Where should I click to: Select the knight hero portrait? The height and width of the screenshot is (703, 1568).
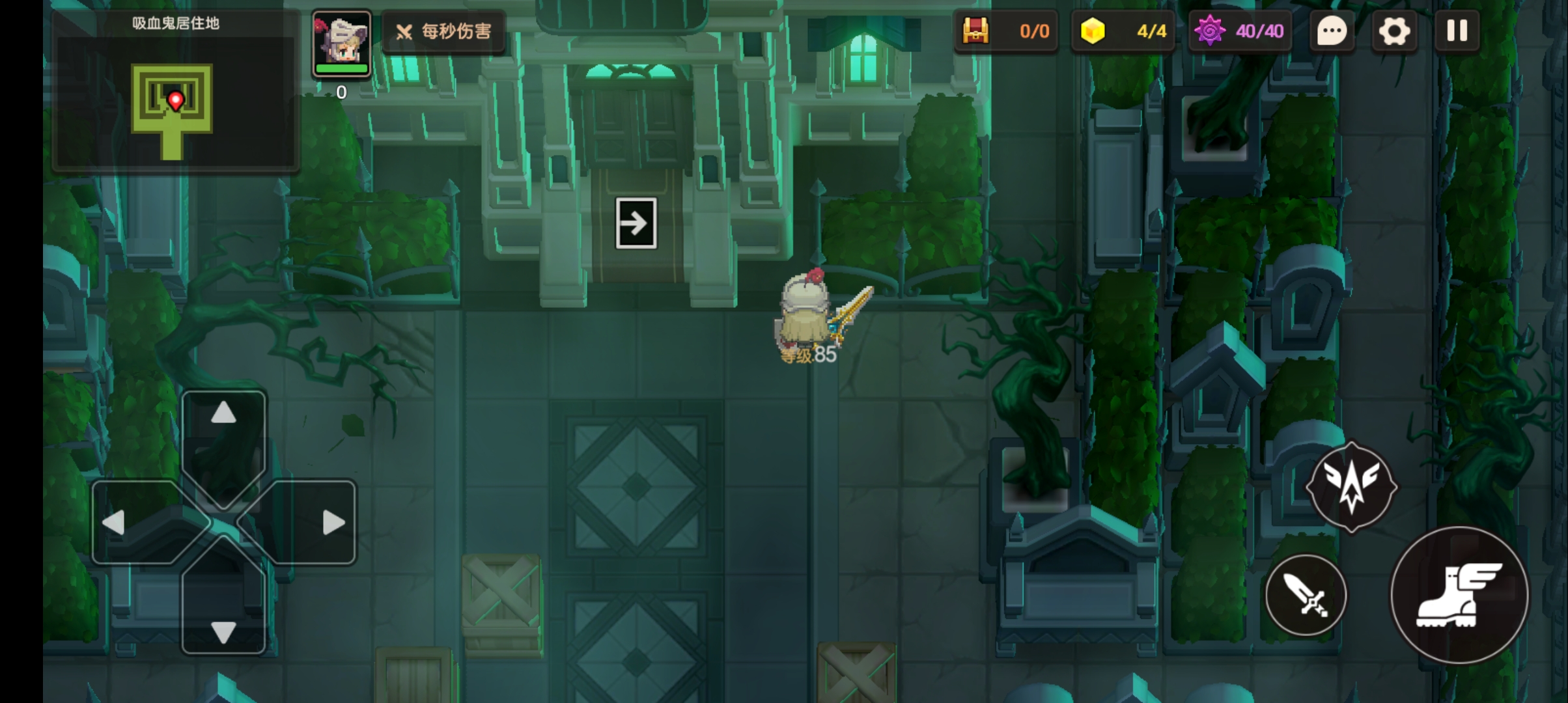341,43
